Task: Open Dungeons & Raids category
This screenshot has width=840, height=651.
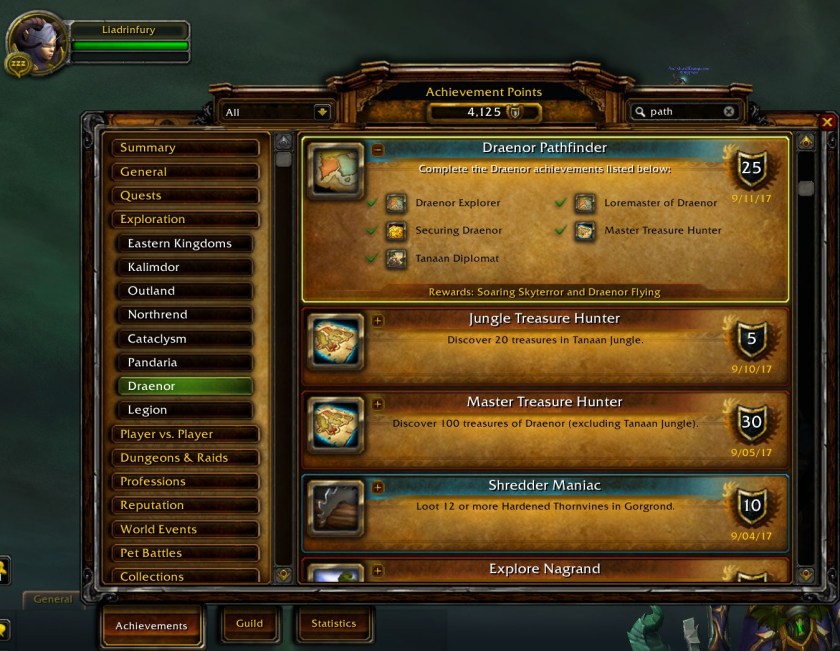Action: [185, 458]
